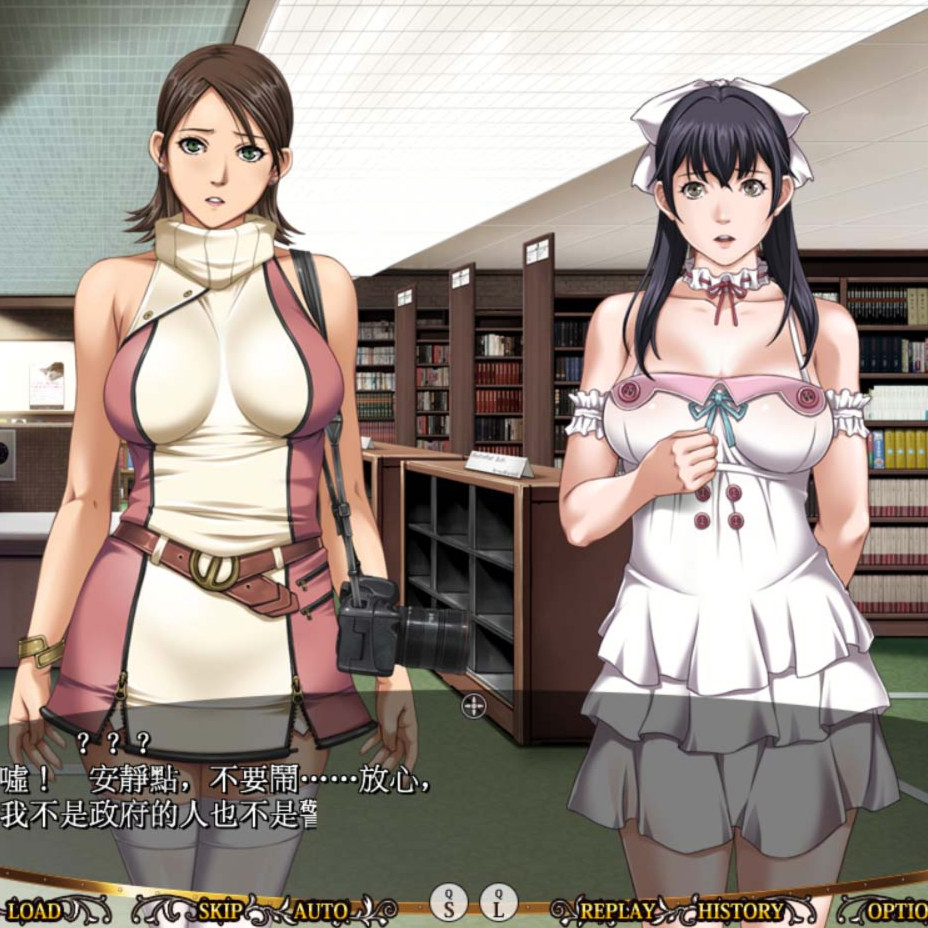Select REPLAY to replay the voice line
928x928 pixels.
[x=616, y=910]
